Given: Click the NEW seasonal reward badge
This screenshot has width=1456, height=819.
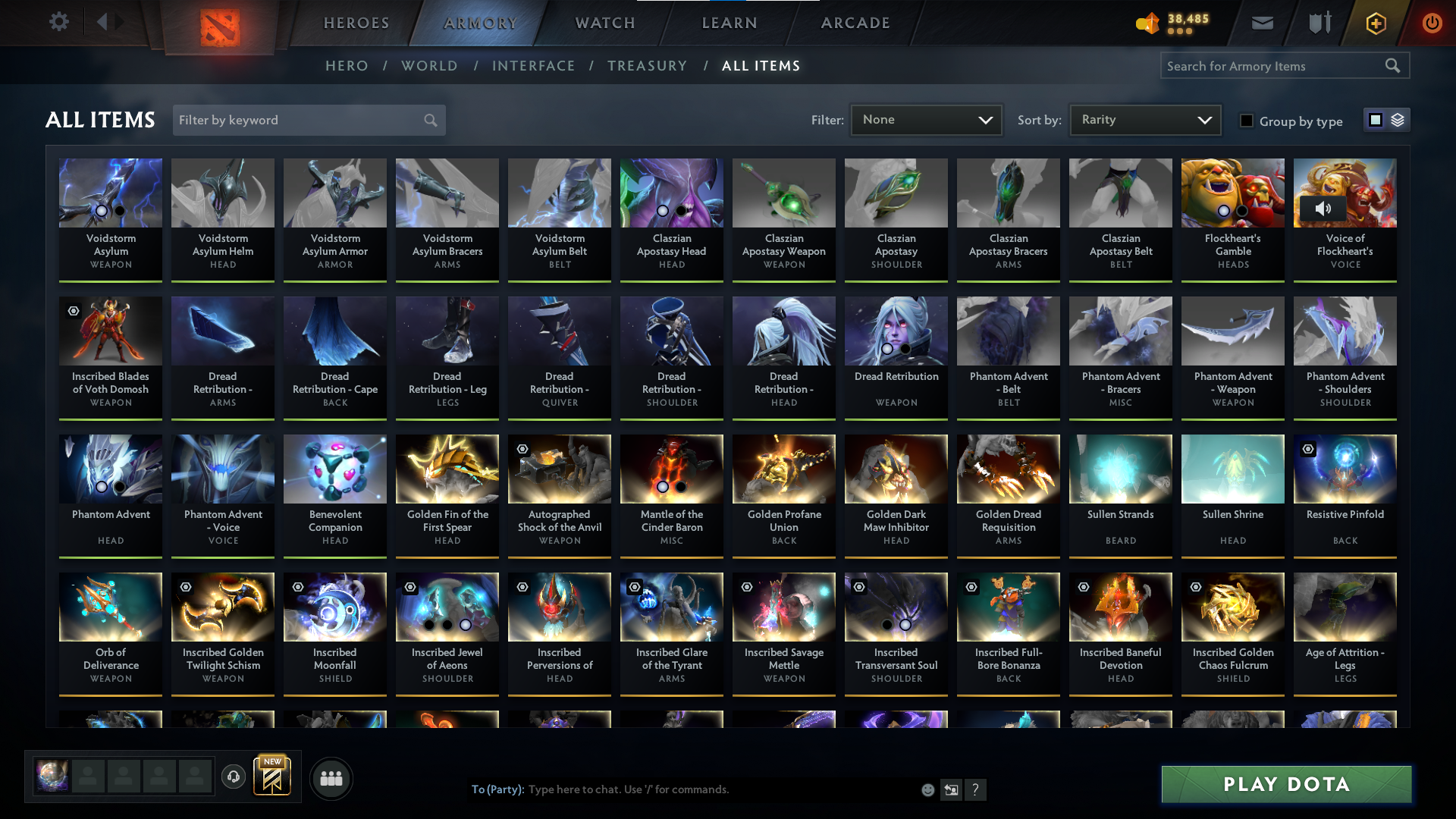Looking at the screenshot, I should coord(273,773).
